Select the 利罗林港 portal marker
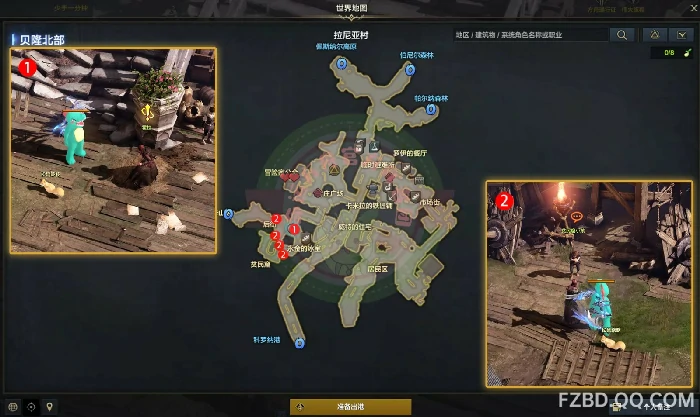Screen dimensions: 700x417 299,343
